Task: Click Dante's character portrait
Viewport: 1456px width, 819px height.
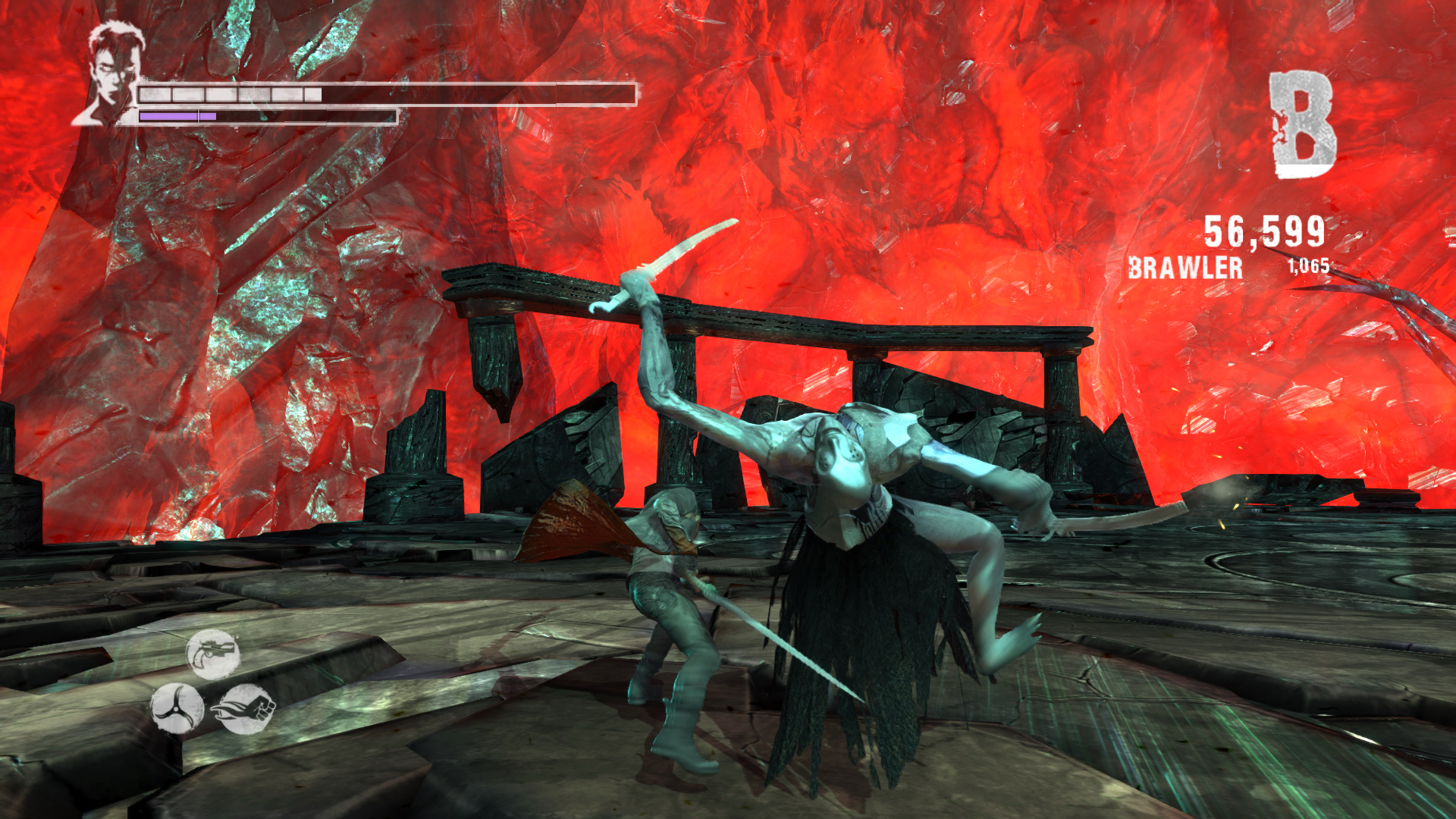Action: [110, 74]
